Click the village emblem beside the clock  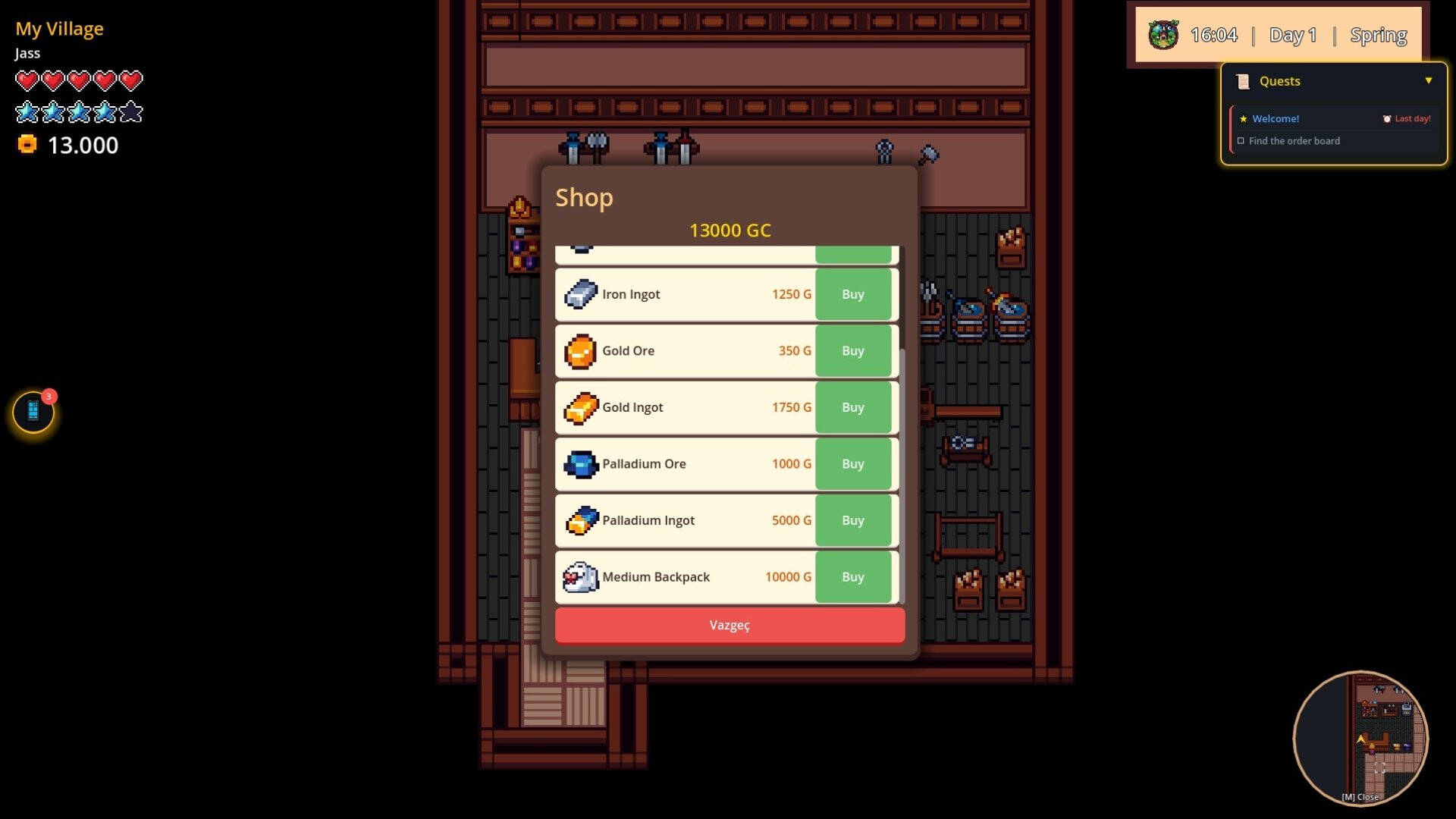point(1163,34)
